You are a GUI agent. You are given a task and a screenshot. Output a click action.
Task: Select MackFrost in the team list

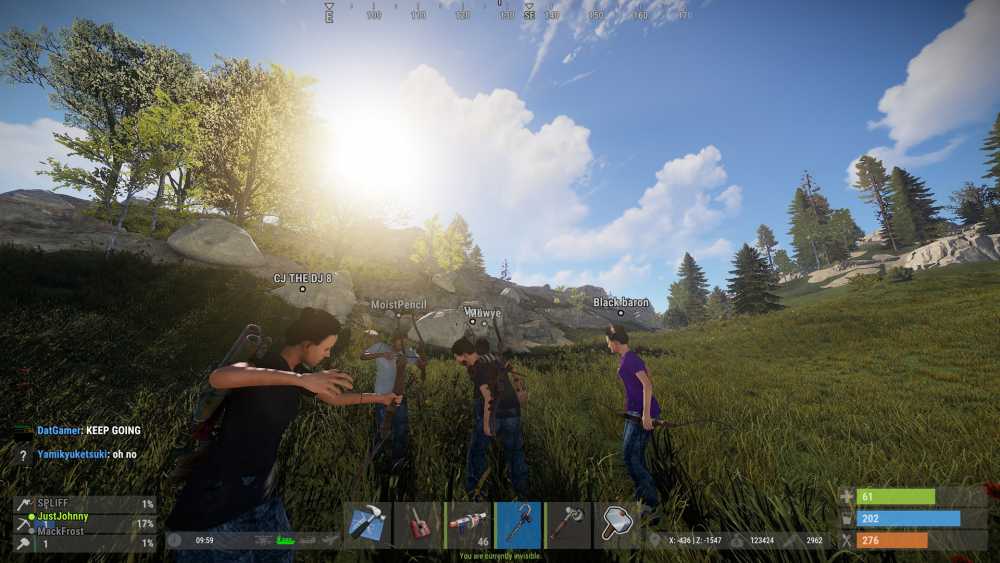63,531
